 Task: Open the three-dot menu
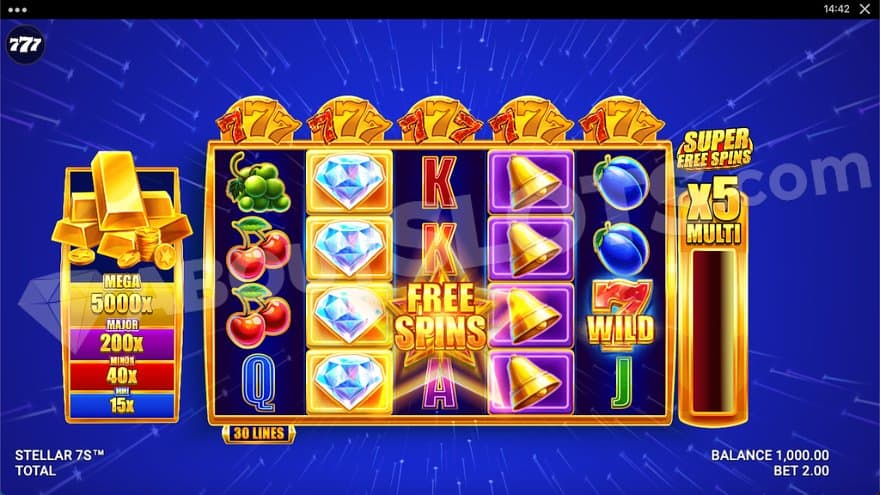click(x=15, y=8)
